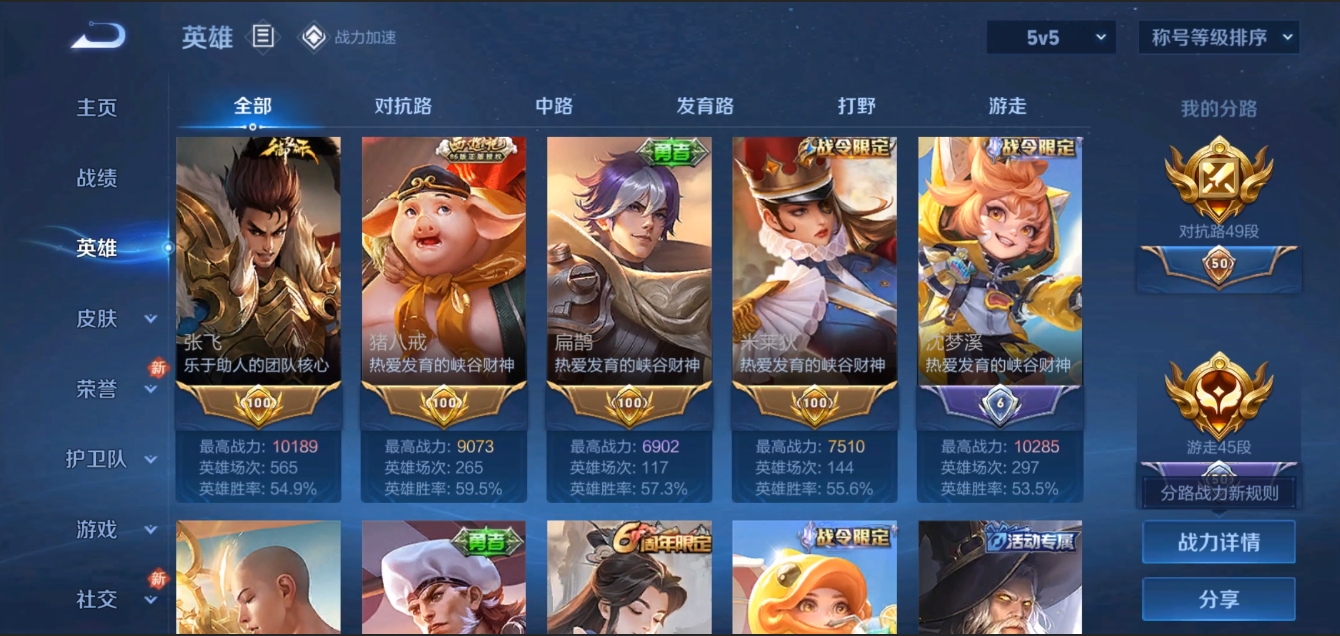Open the 称号等级排序 sort dropdown

pyautogui.click(x=1218, y=38)
